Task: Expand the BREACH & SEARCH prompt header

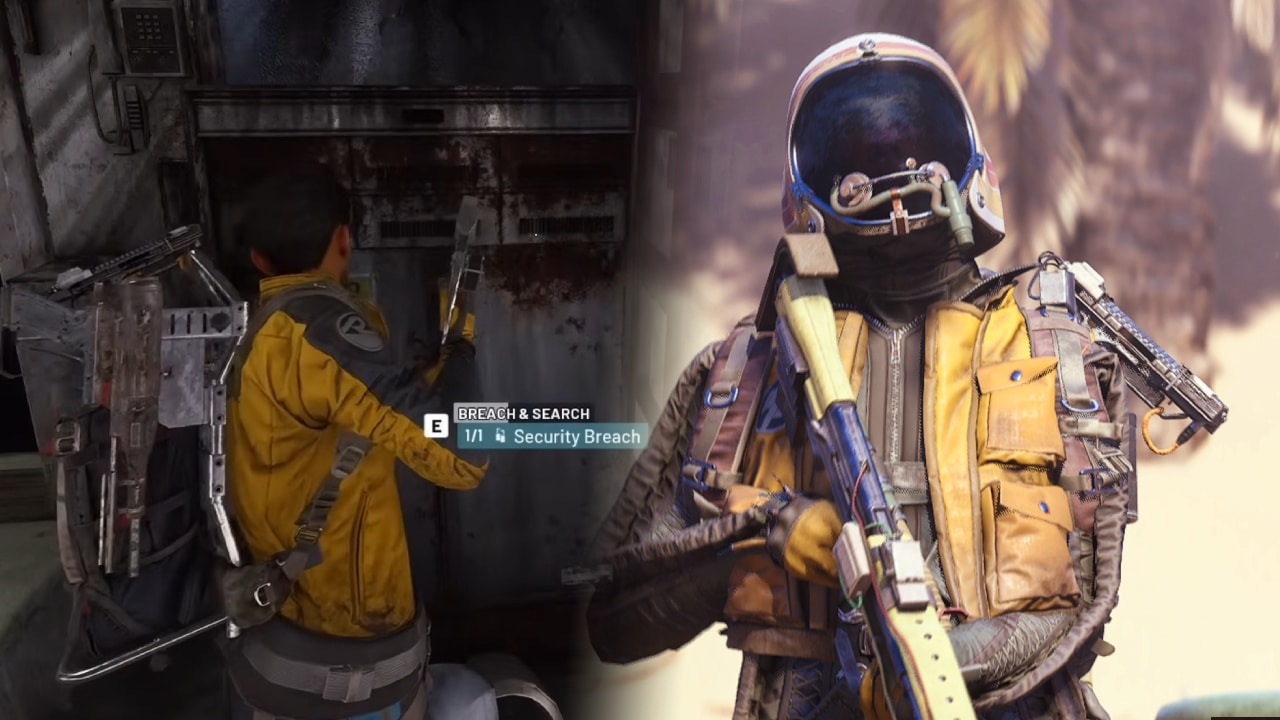Action: (522, 411)
